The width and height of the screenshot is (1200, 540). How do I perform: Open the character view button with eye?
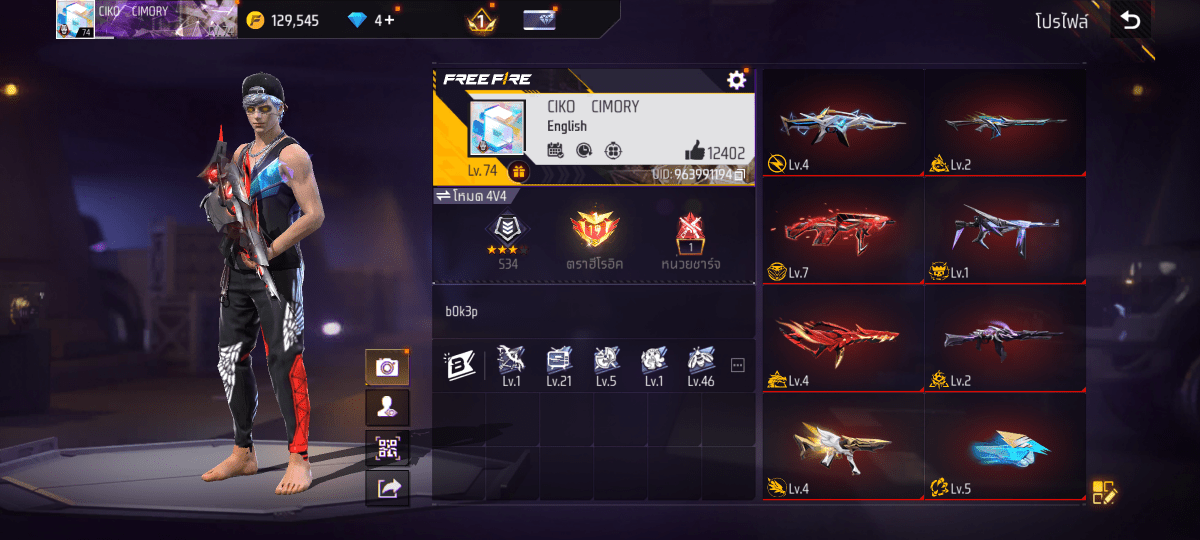[387, 407]
